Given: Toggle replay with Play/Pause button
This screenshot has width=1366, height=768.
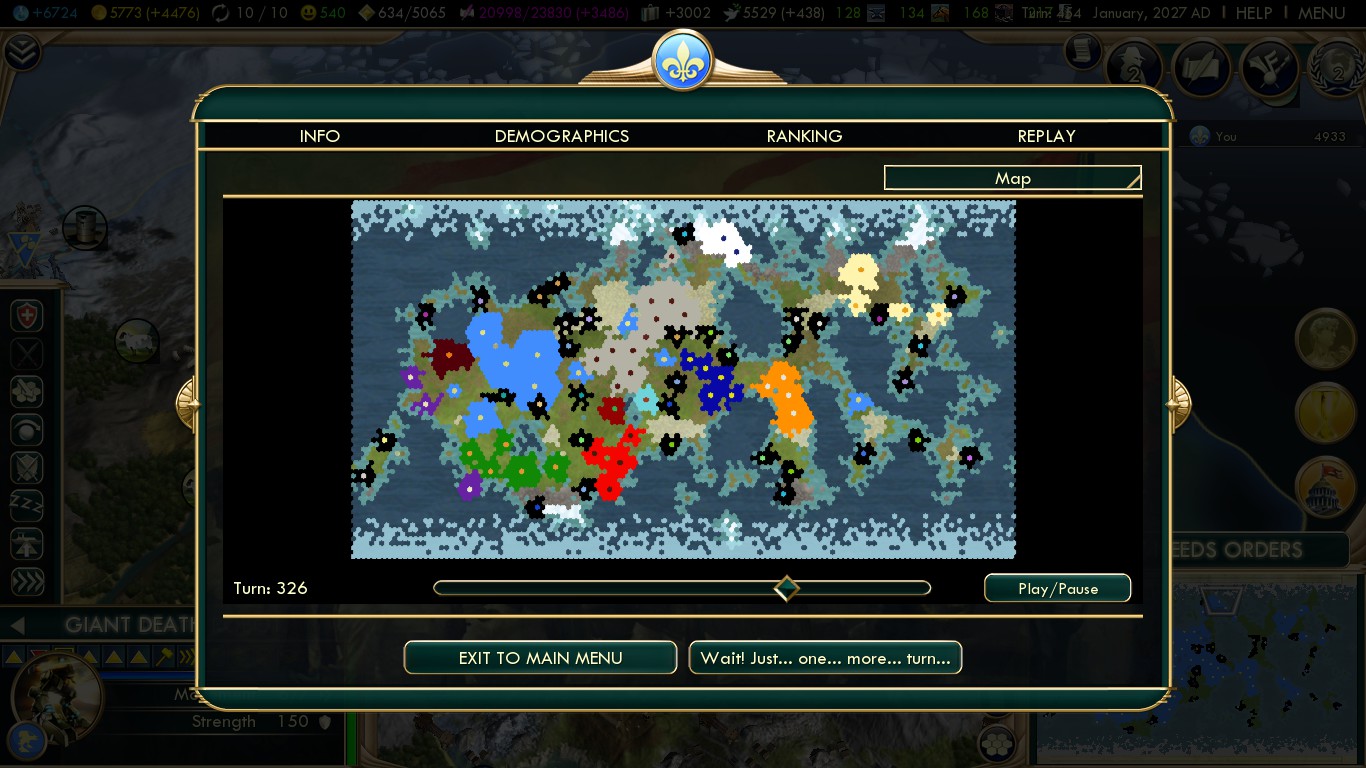Looking at the screenshot, I should pyautogui.click(x=1057, y=588).
